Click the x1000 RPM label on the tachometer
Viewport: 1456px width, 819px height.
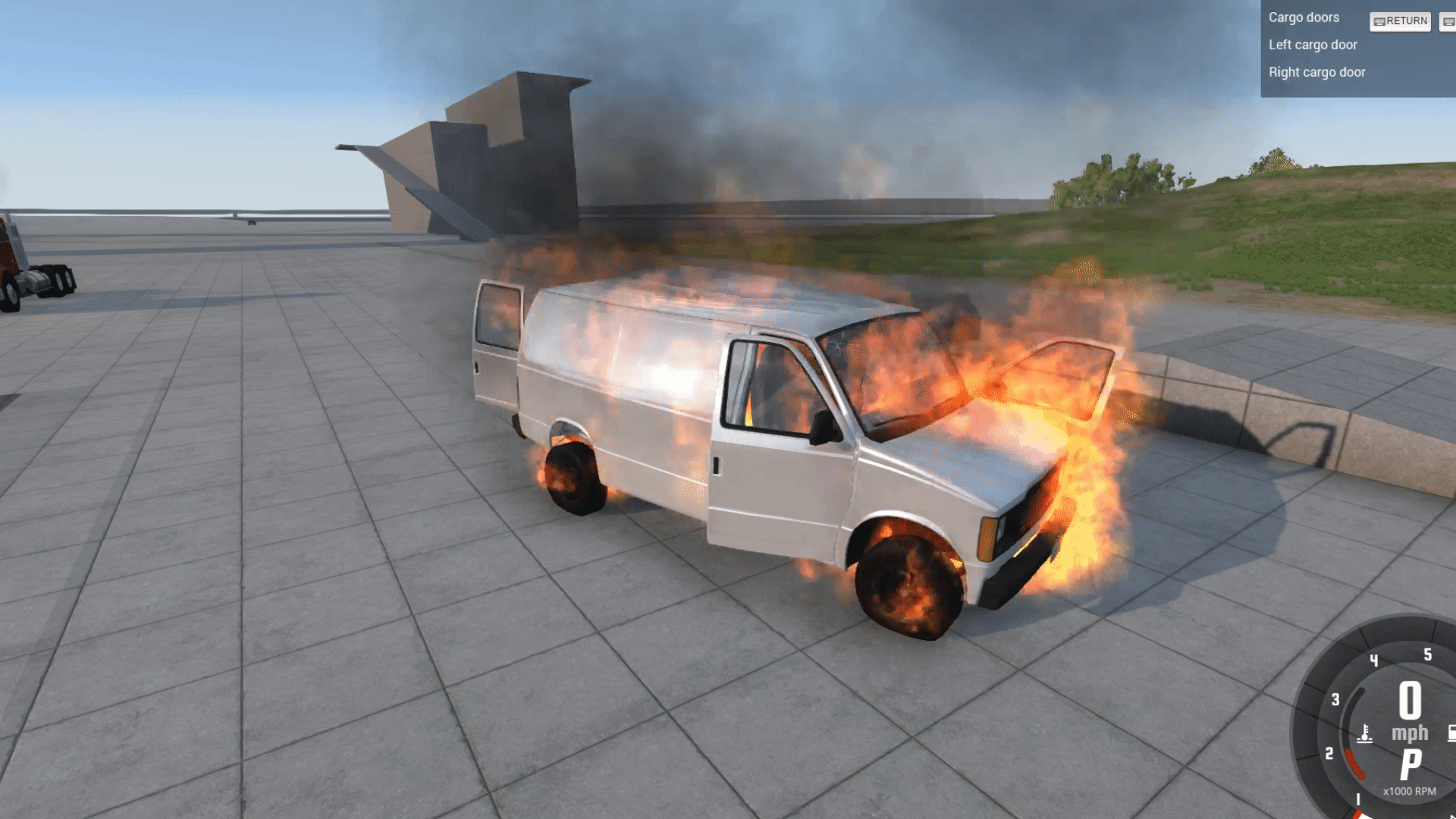(x=1410, y=791)
